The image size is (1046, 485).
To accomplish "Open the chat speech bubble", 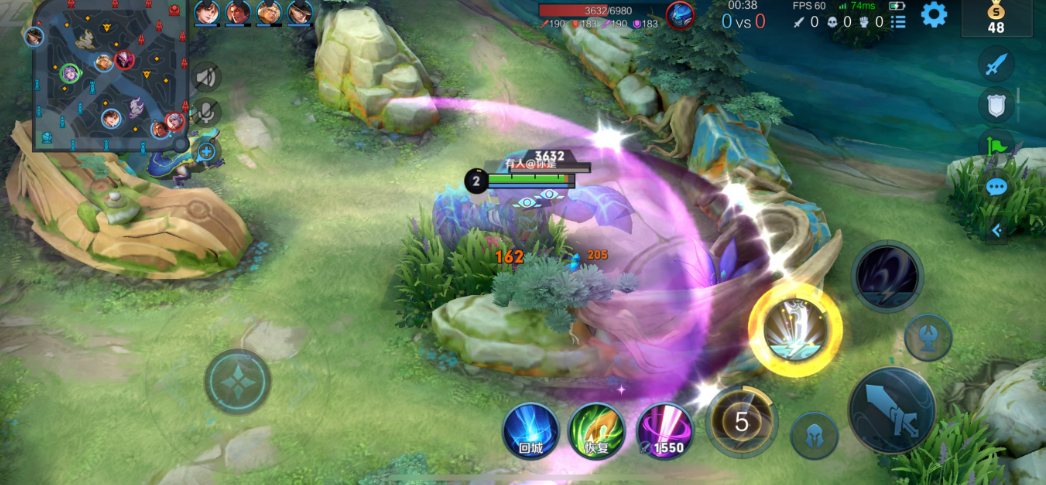I will tap(996, 187).
